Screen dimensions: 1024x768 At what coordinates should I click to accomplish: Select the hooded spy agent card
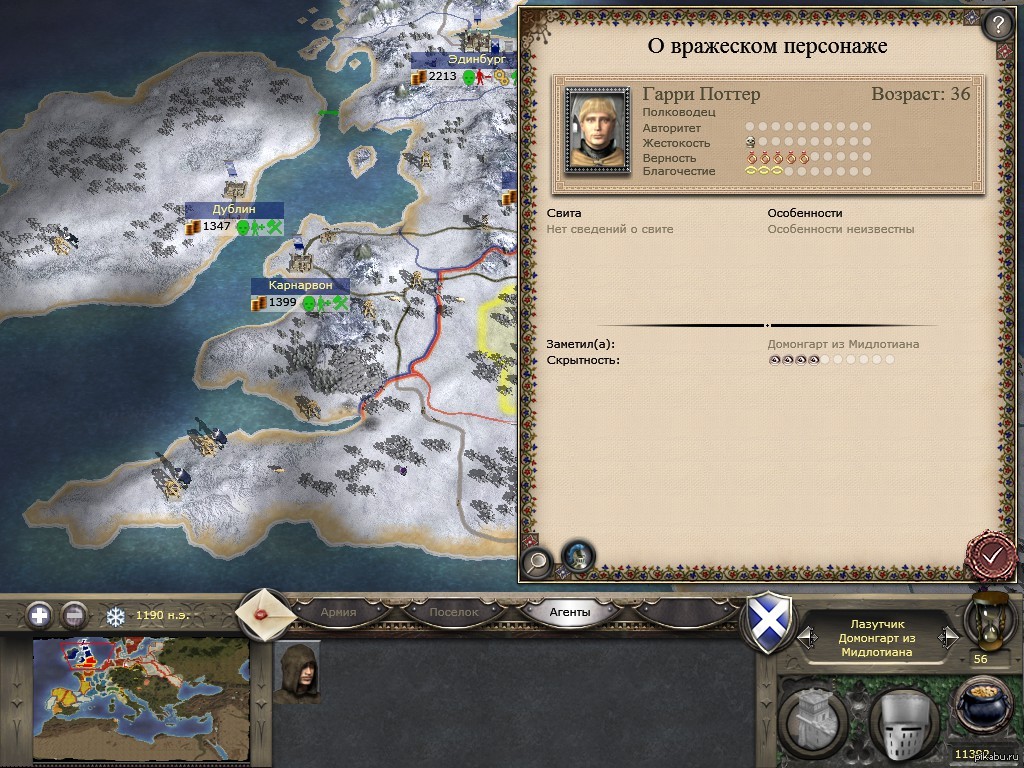point(297,673)
